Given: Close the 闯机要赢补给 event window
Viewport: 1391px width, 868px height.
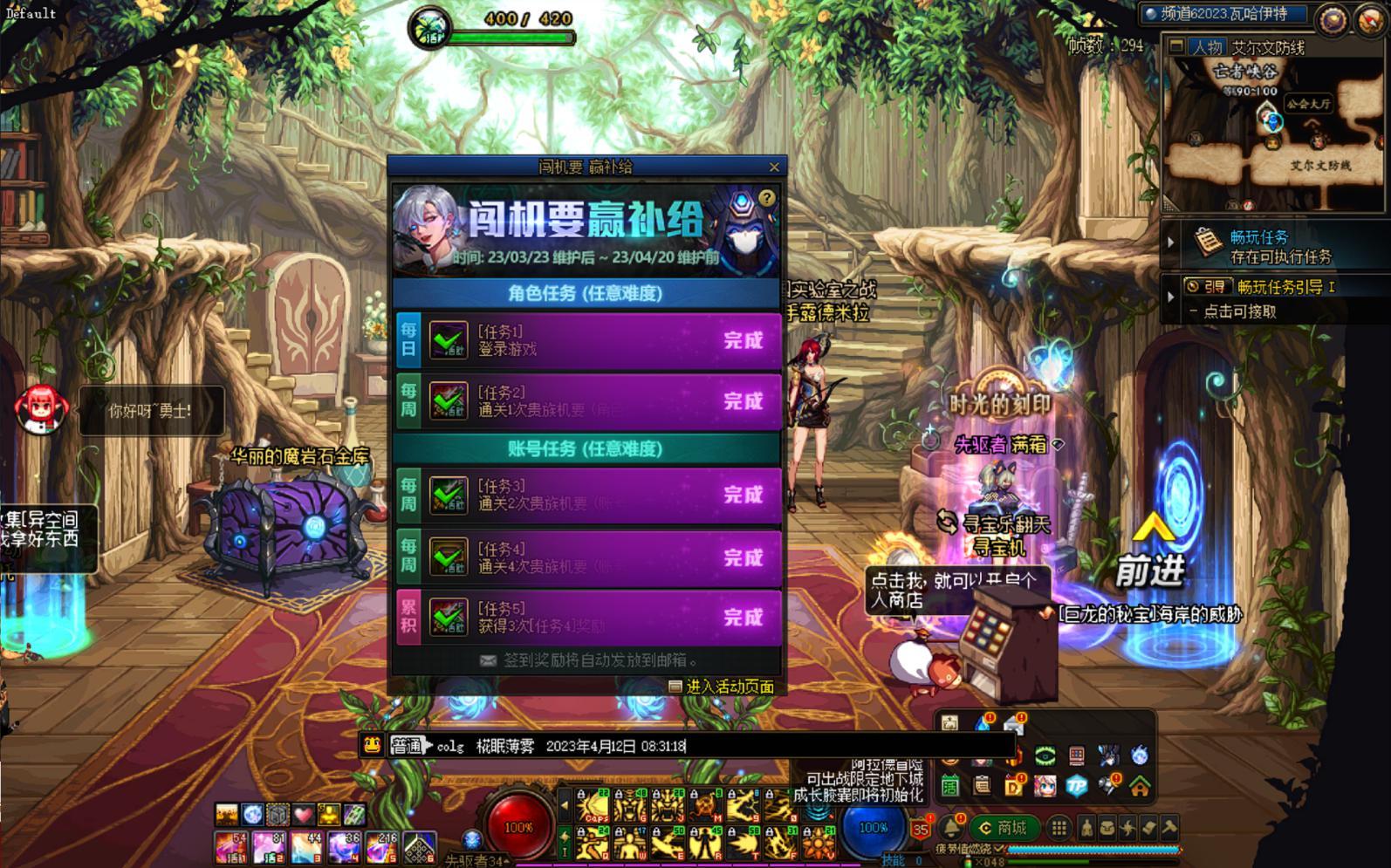Looking at the screenshot, I should (774, 167).
